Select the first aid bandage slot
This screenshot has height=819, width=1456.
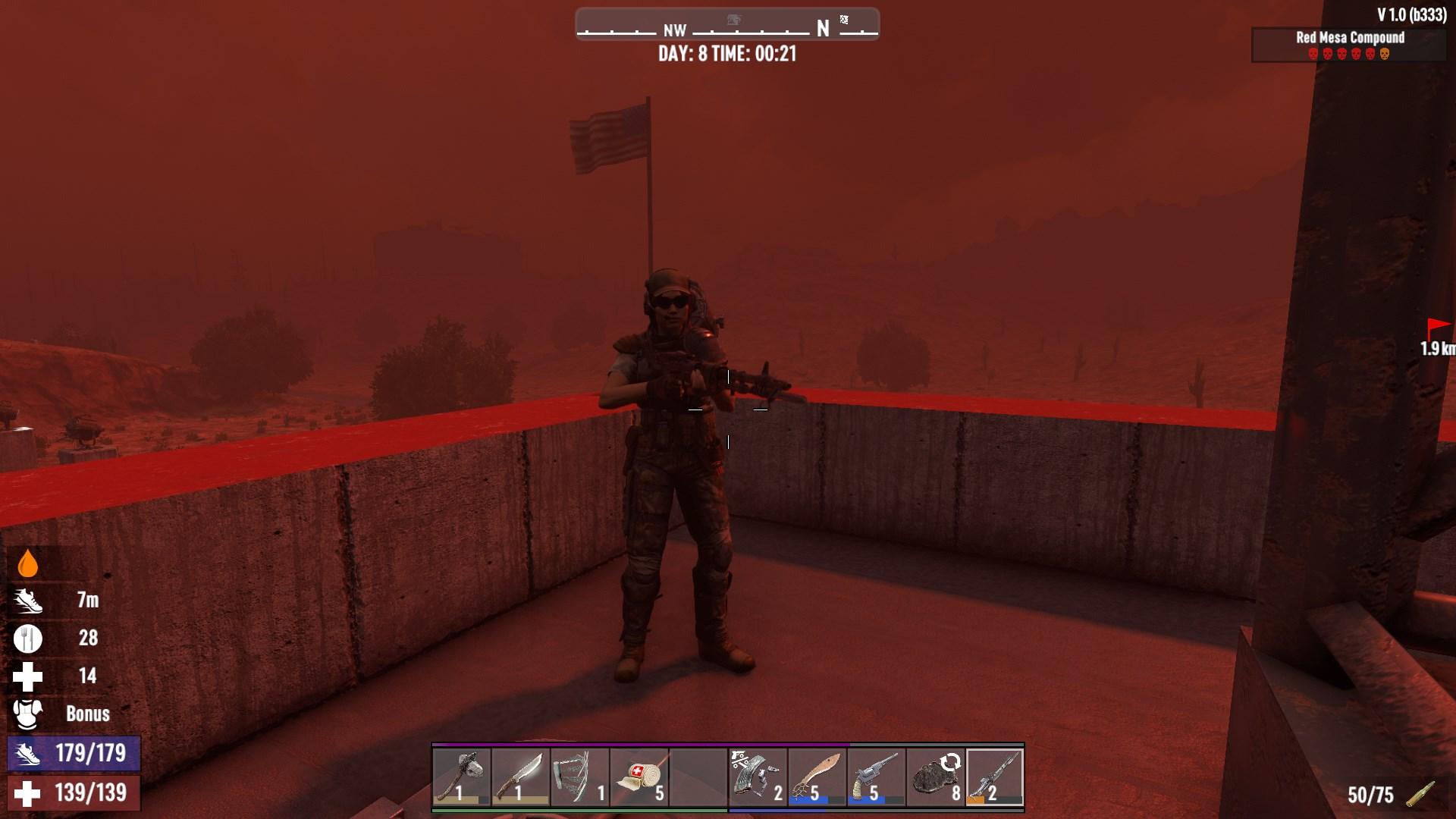pyautogui.click(x=639, y=777)
